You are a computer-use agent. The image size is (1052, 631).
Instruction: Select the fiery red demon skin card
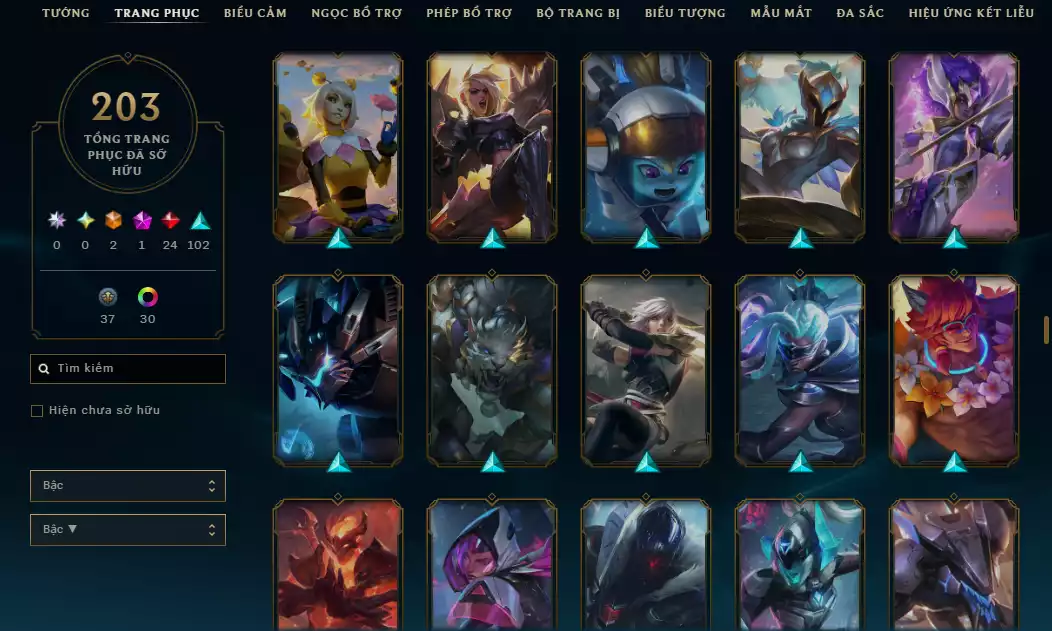(338, 565)
